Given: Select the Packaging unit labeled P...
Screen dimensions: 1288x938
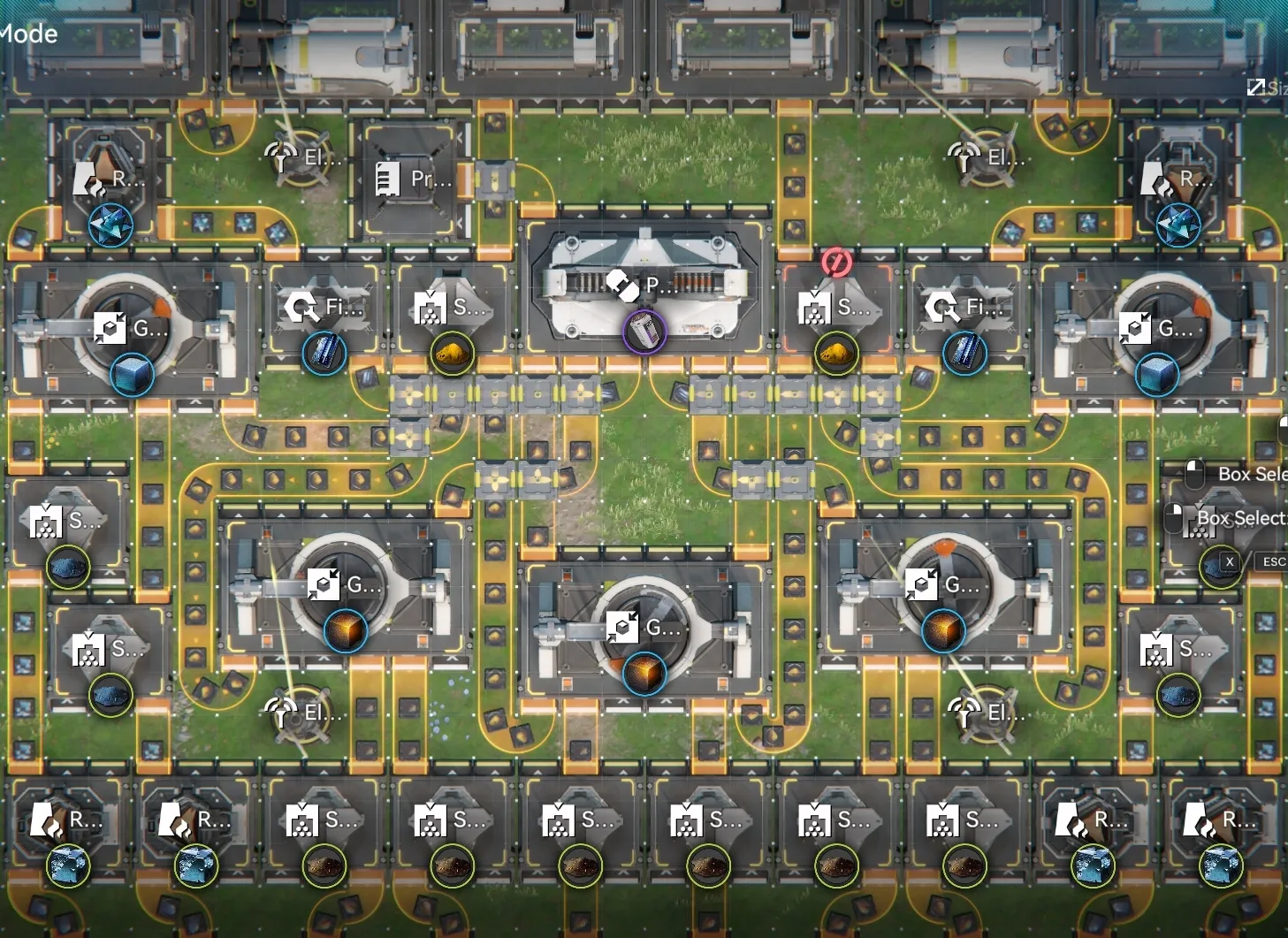Looking at the screenshot, I should point(644,285).
